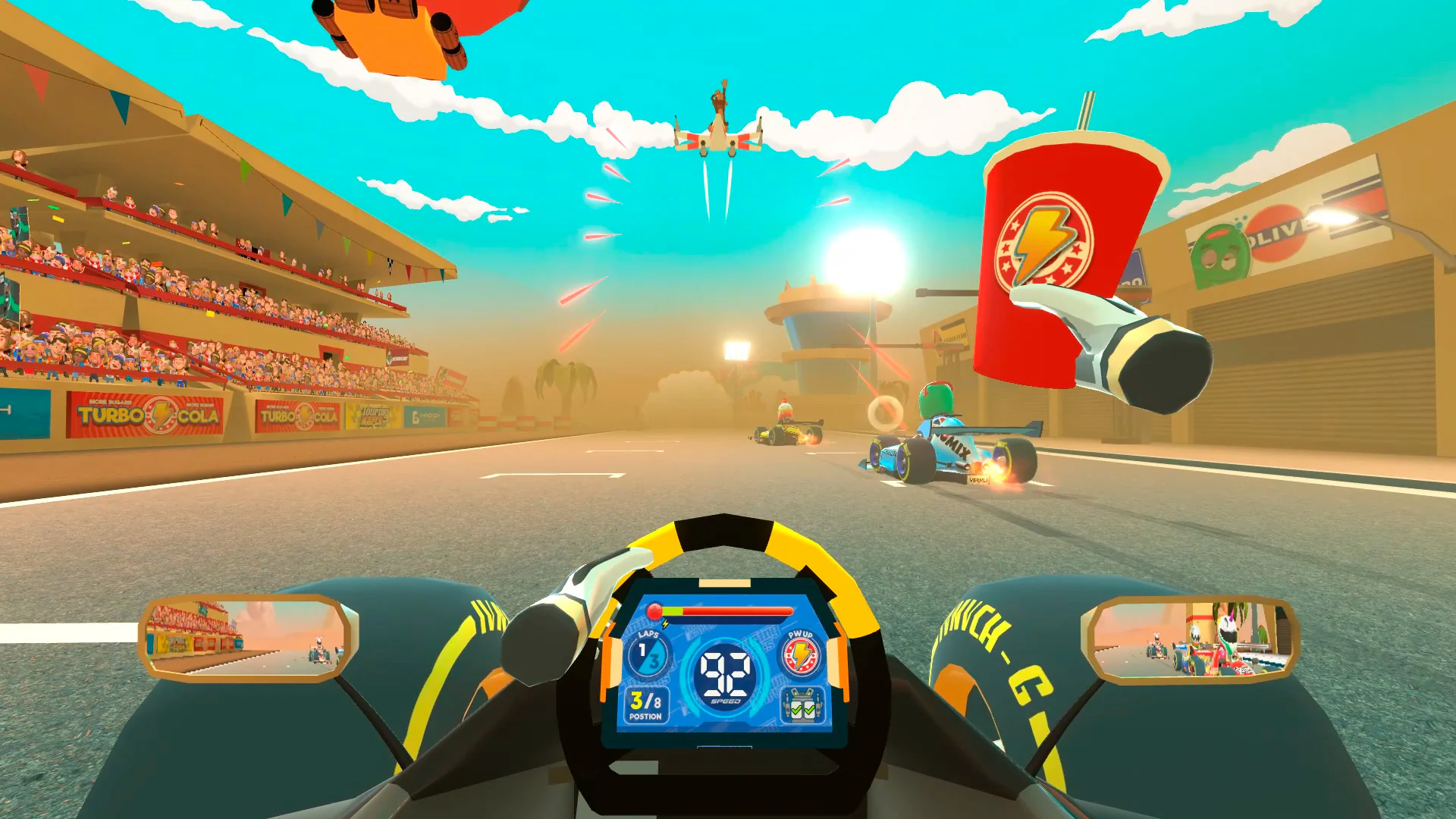Viewport: 1456px width, 819px height.
Task: Click the battery repair icon with green checkmarks
Action: 802,704
